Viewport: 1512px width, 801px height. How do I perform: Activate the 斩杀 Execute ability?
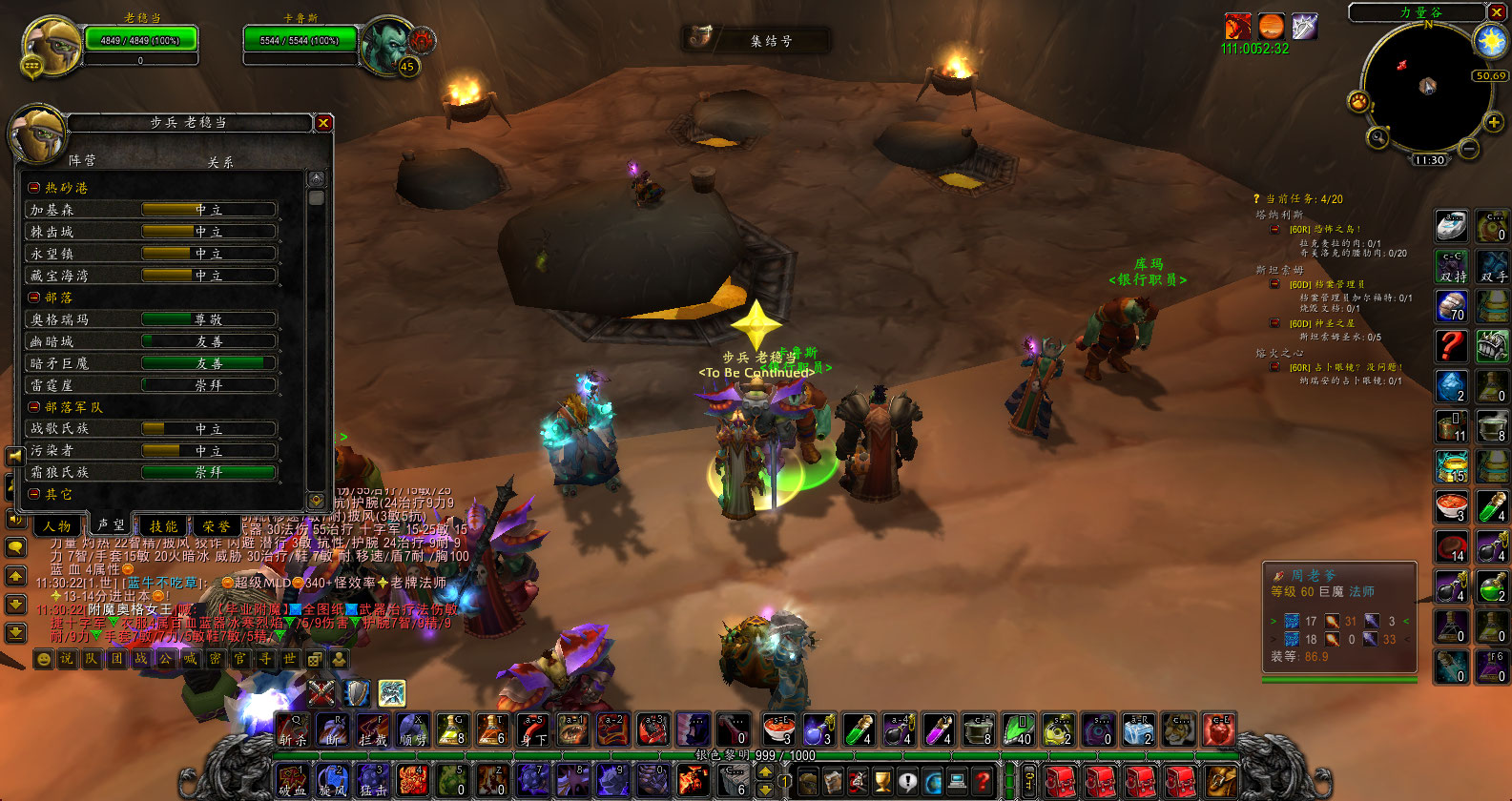(293, 729)
